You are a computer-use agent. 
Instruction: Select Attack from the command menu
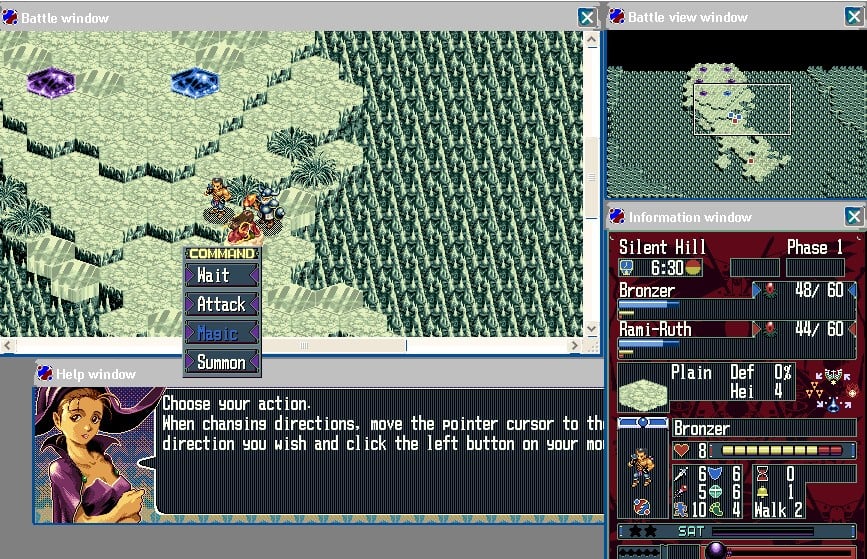coord(221,304)
